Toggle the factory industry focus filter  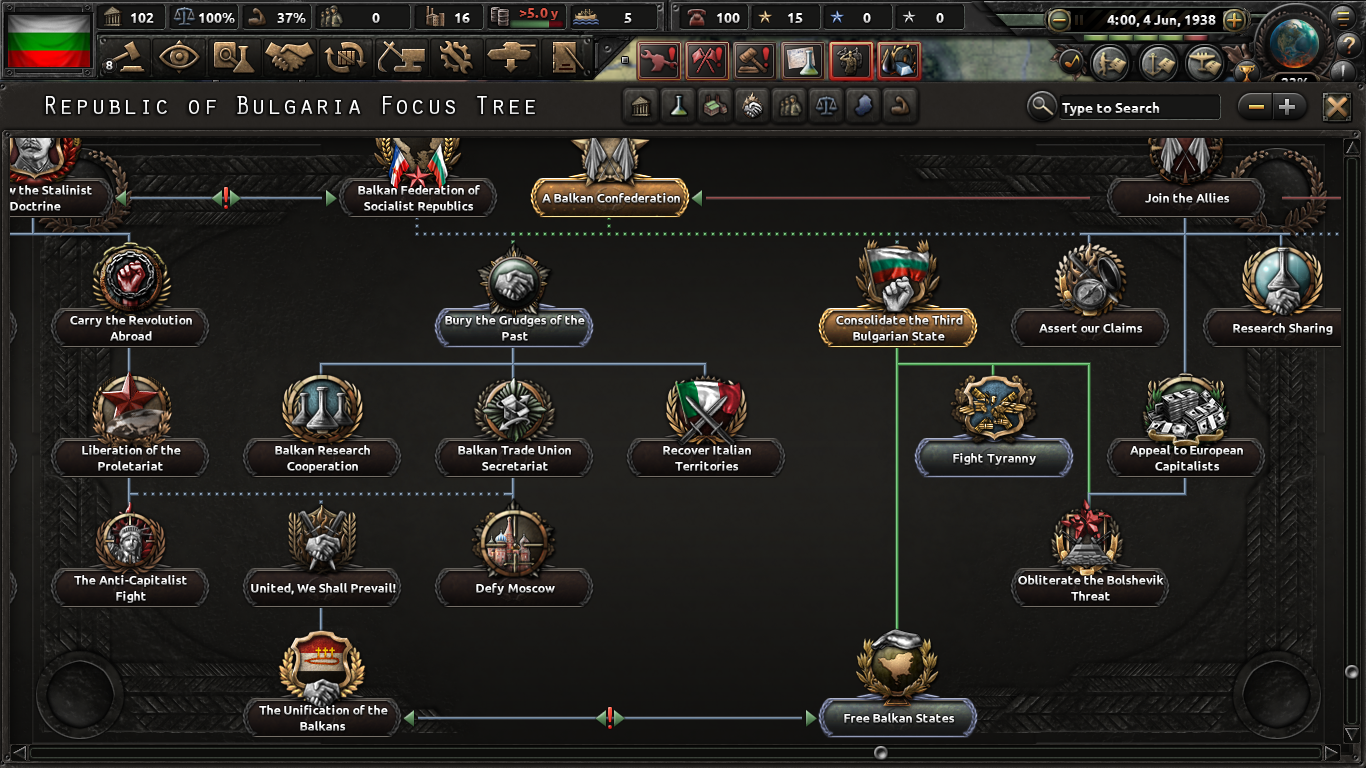click(x=715, y=106)
